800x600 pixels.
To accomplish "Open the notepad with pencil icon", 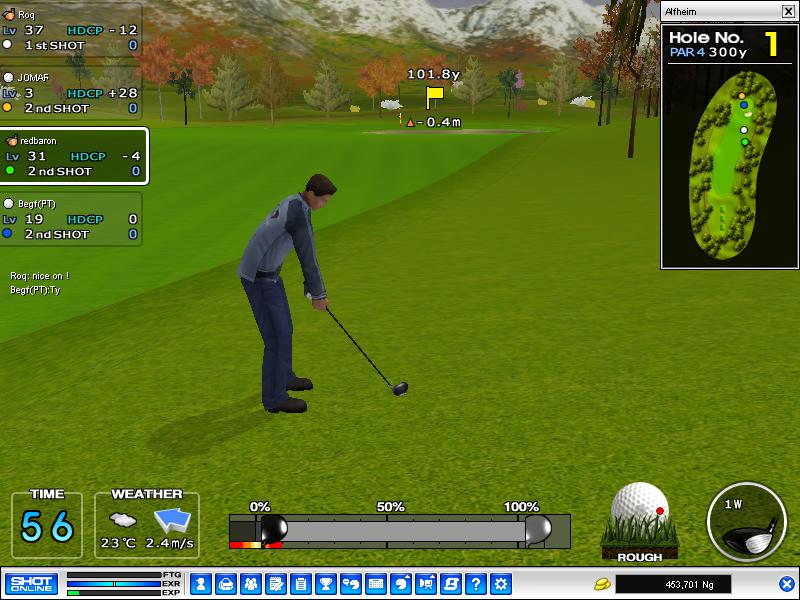I will 276,584.
